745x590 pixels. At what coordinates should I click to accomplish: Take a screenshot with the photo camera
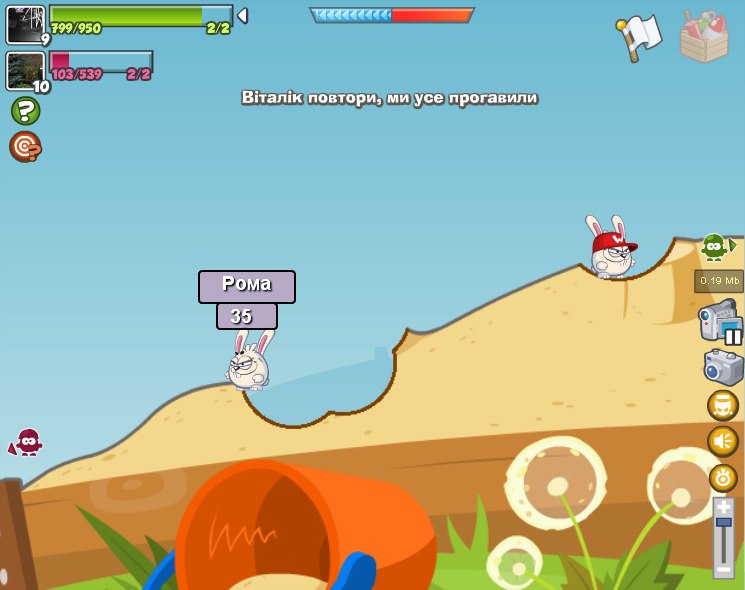click(x=723, y=367)
